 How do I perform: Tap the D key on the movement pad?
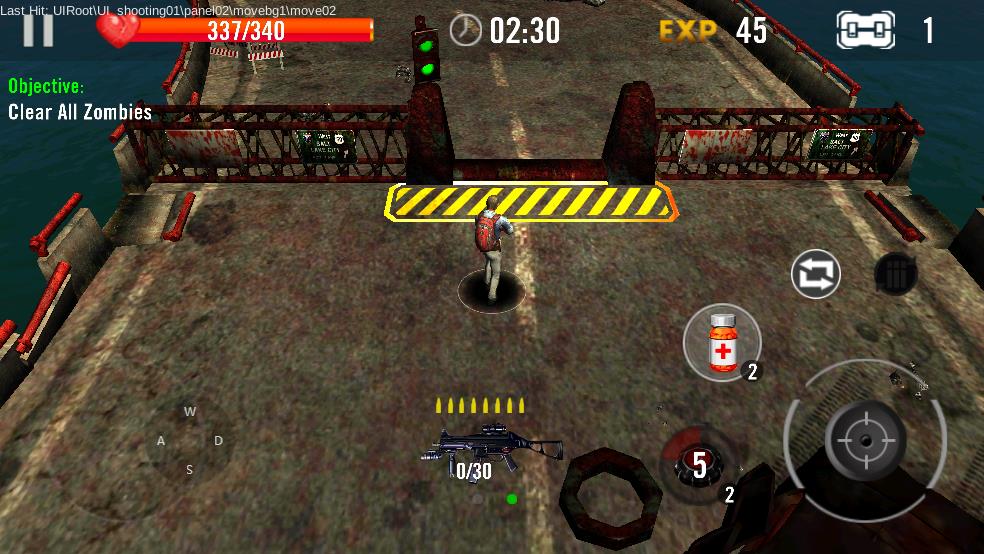pos(218,441)
